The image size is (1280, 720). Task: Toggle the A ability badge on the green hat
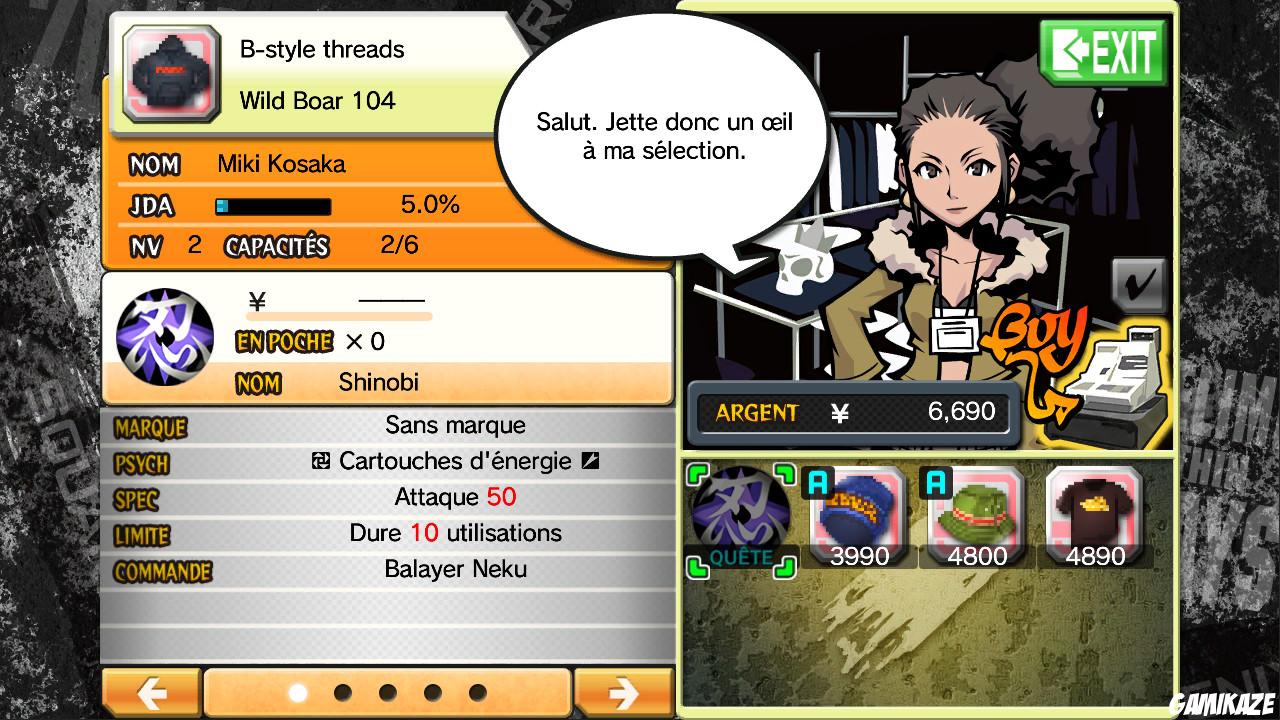click(x=936, y=480)
